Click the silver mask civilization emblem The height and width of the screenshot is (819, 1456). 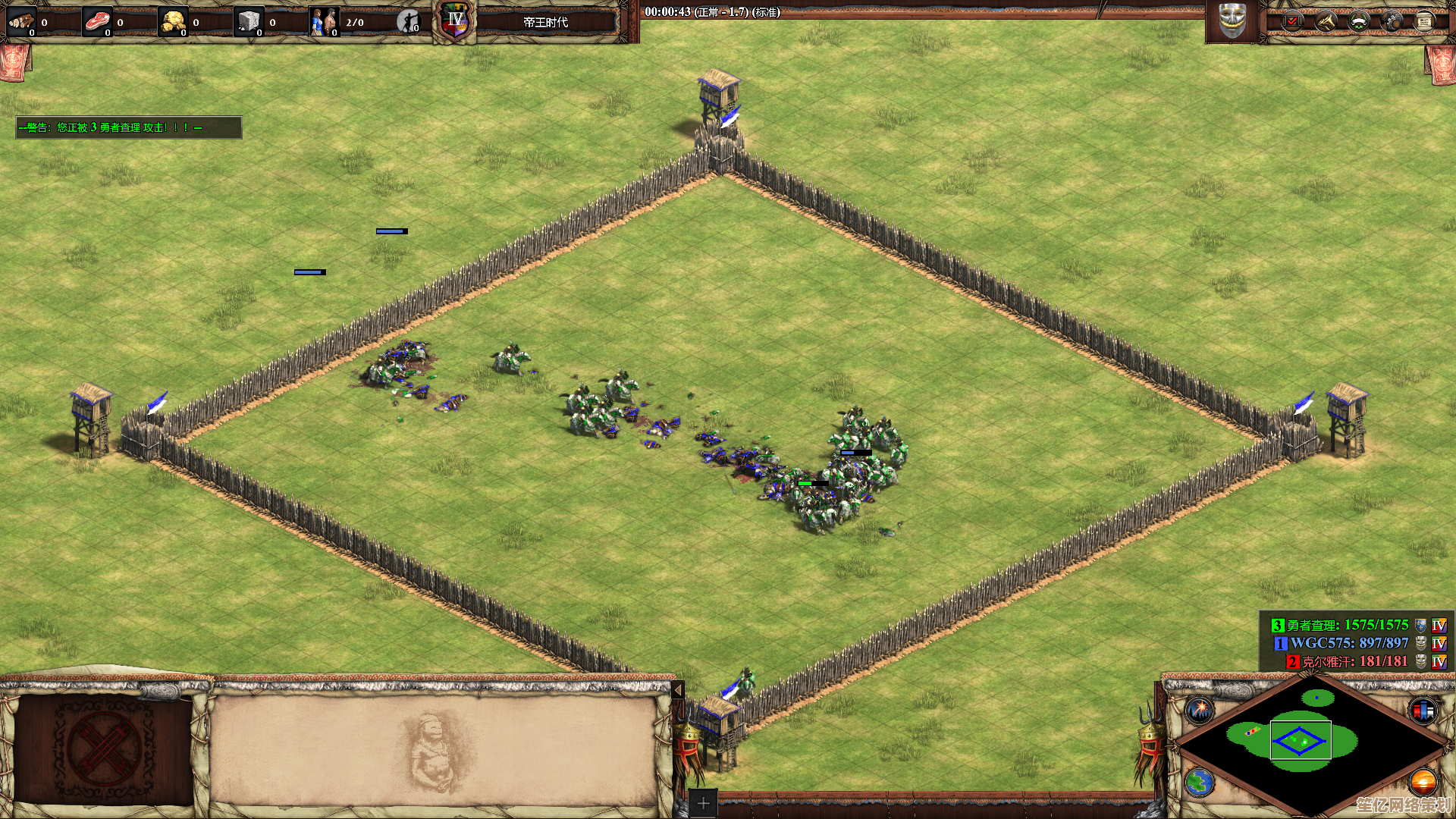click(1232, 20)
